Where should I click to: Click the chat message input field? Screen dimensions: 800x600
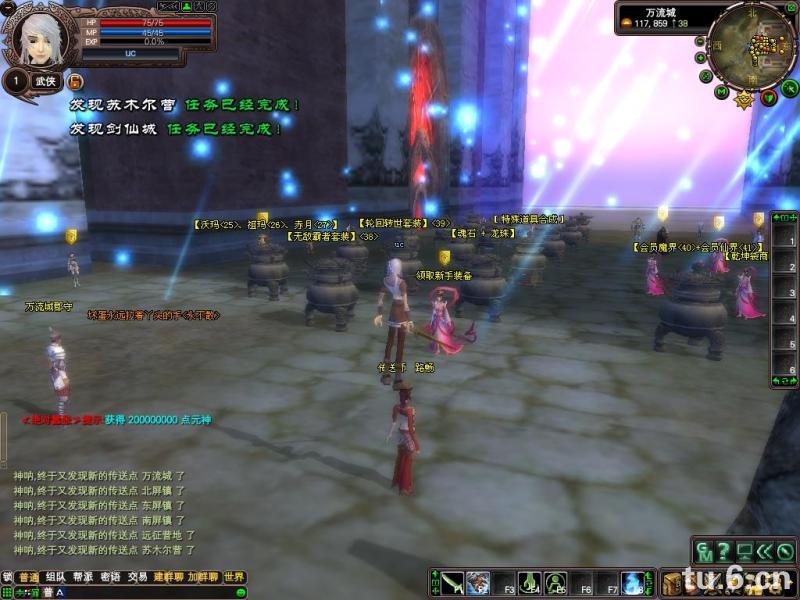click(x=140, y=592)
